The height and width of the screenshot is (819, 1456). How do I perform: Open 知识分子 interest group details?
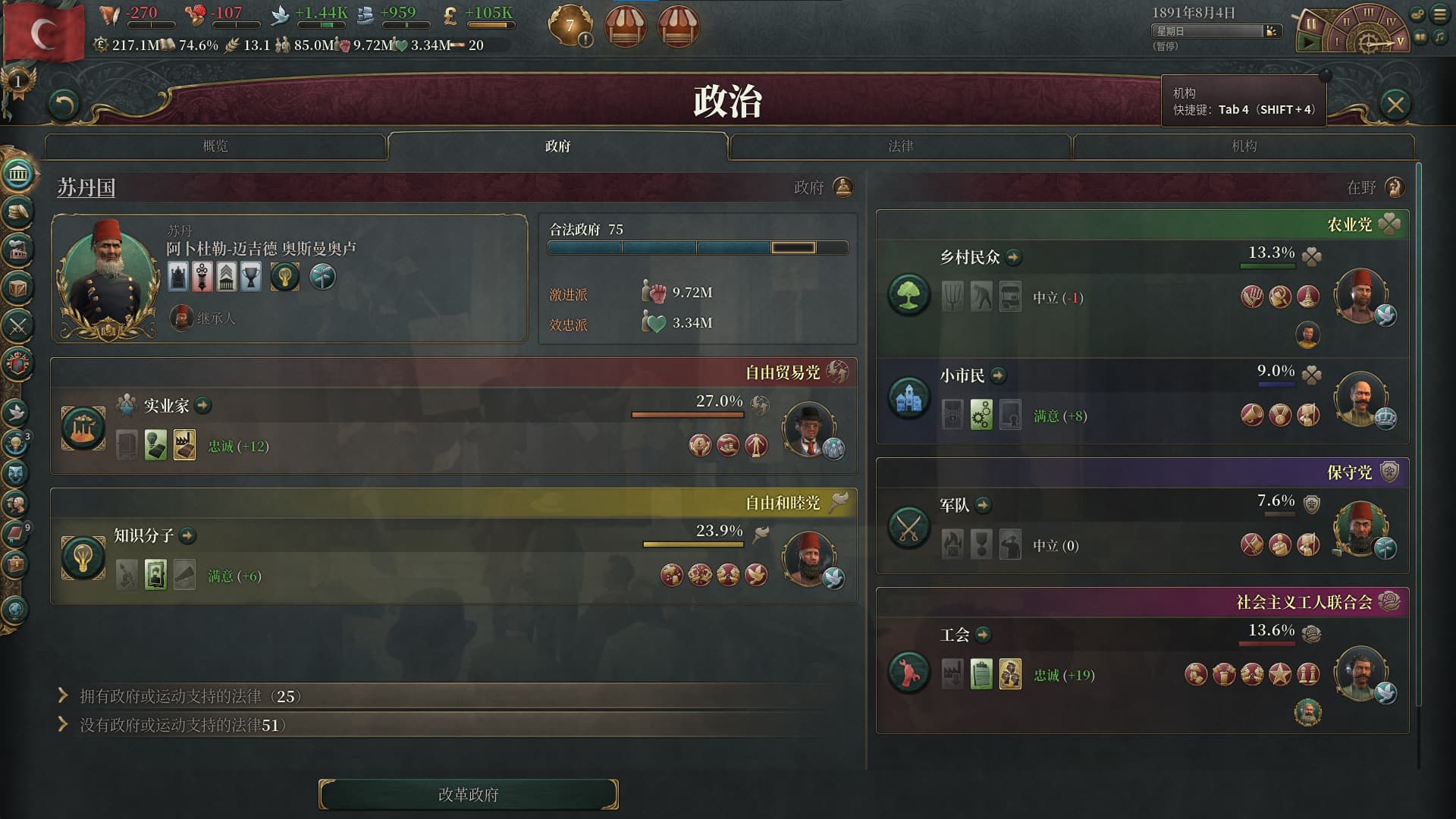point(188,536)
